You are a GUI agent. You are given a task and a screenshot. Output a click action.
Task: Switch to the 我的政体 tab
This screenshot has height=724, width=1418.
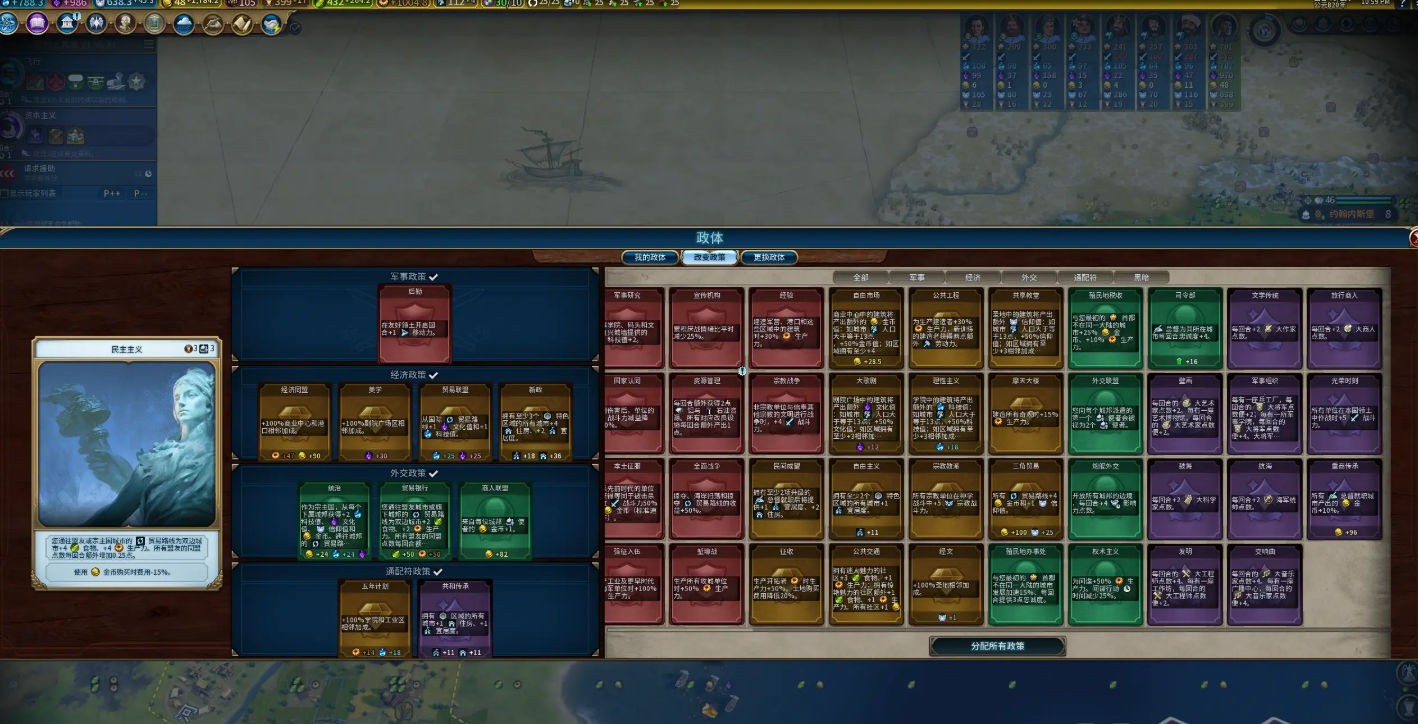[650, 257]
